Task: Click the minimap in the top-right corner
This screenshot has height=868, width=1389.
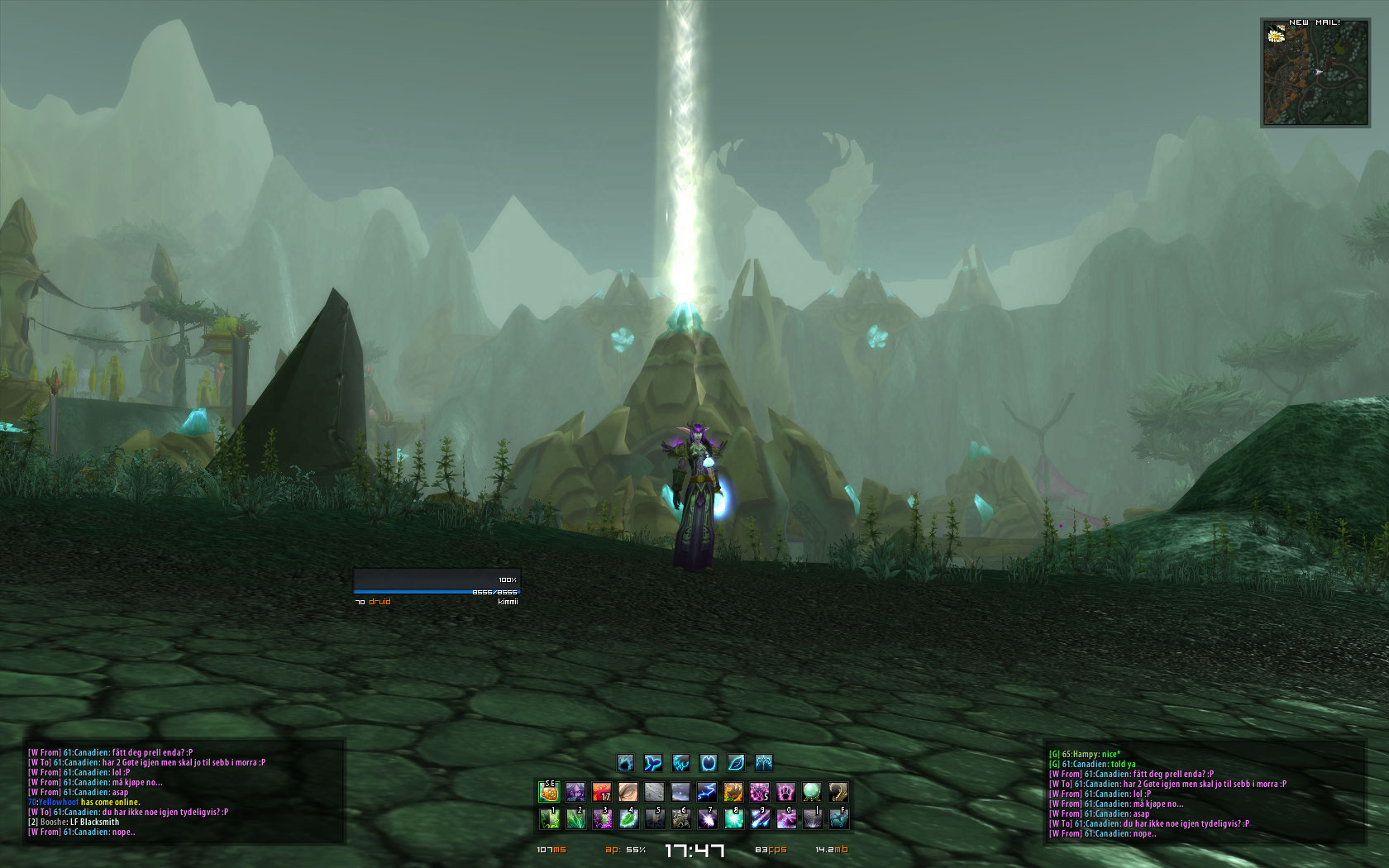Action: click(x=1315, y=74)
